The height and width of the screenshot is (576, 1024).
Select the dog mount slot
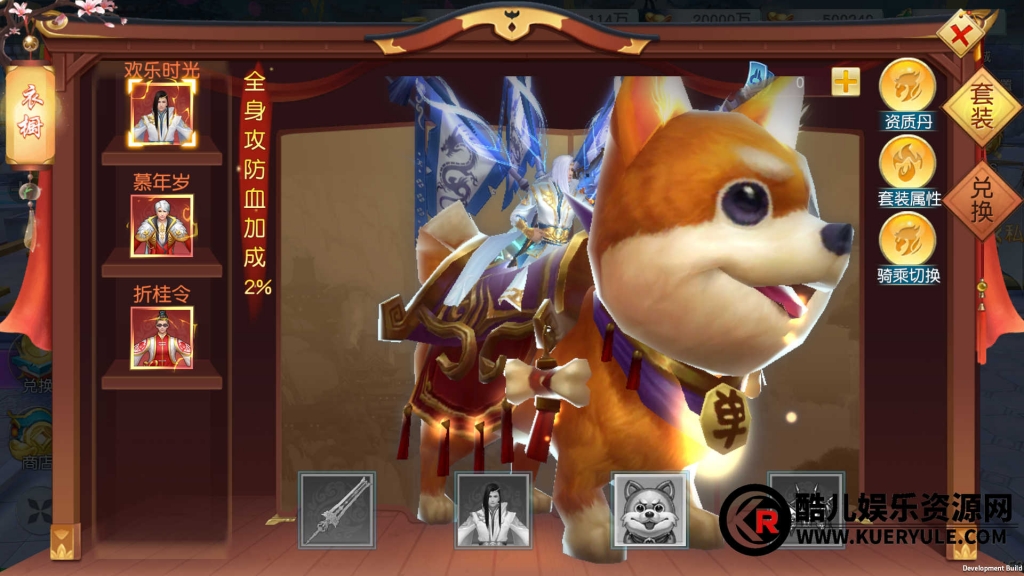(649, 510)
